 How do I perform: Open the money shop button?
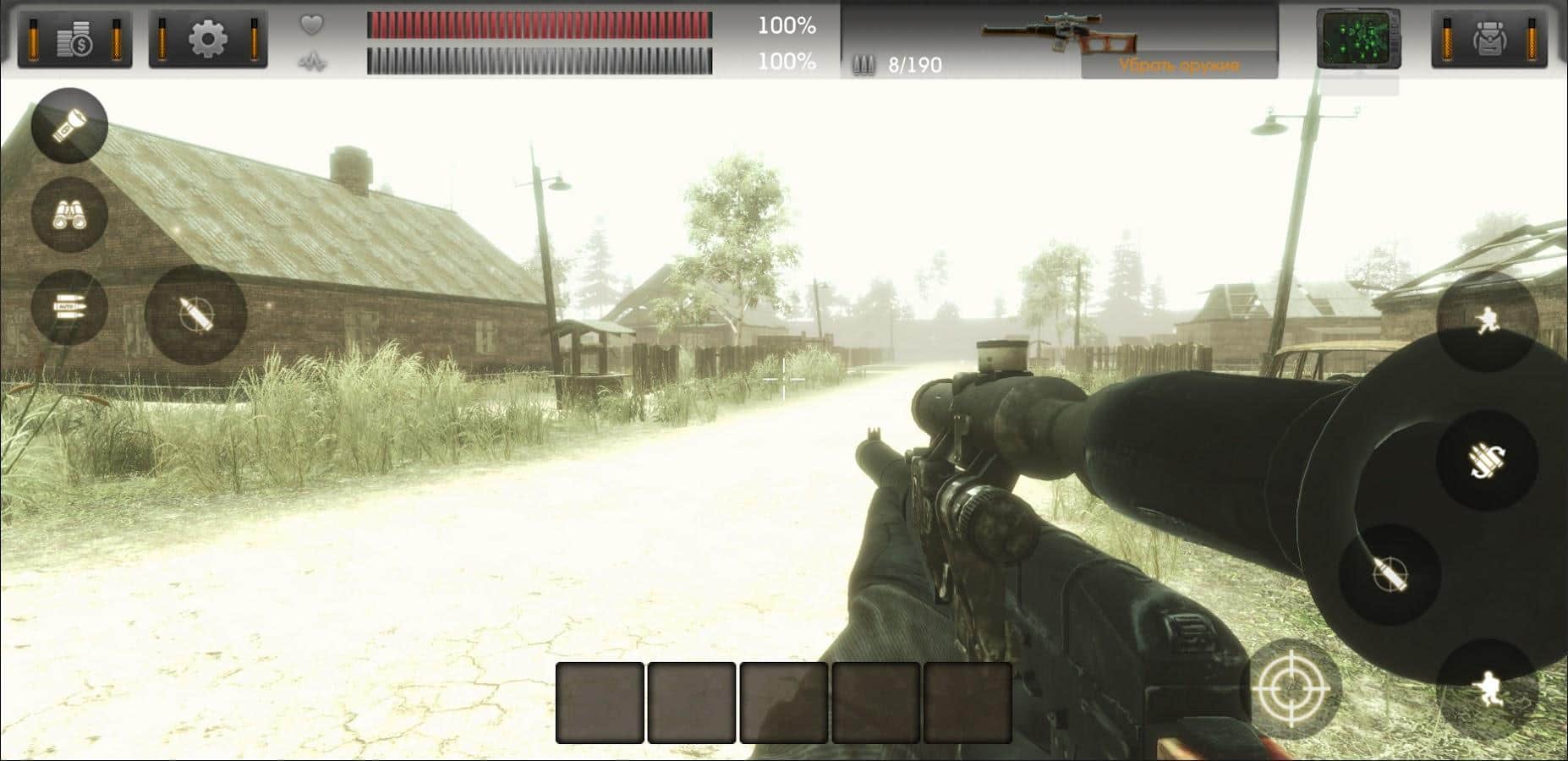coord(74,39)
